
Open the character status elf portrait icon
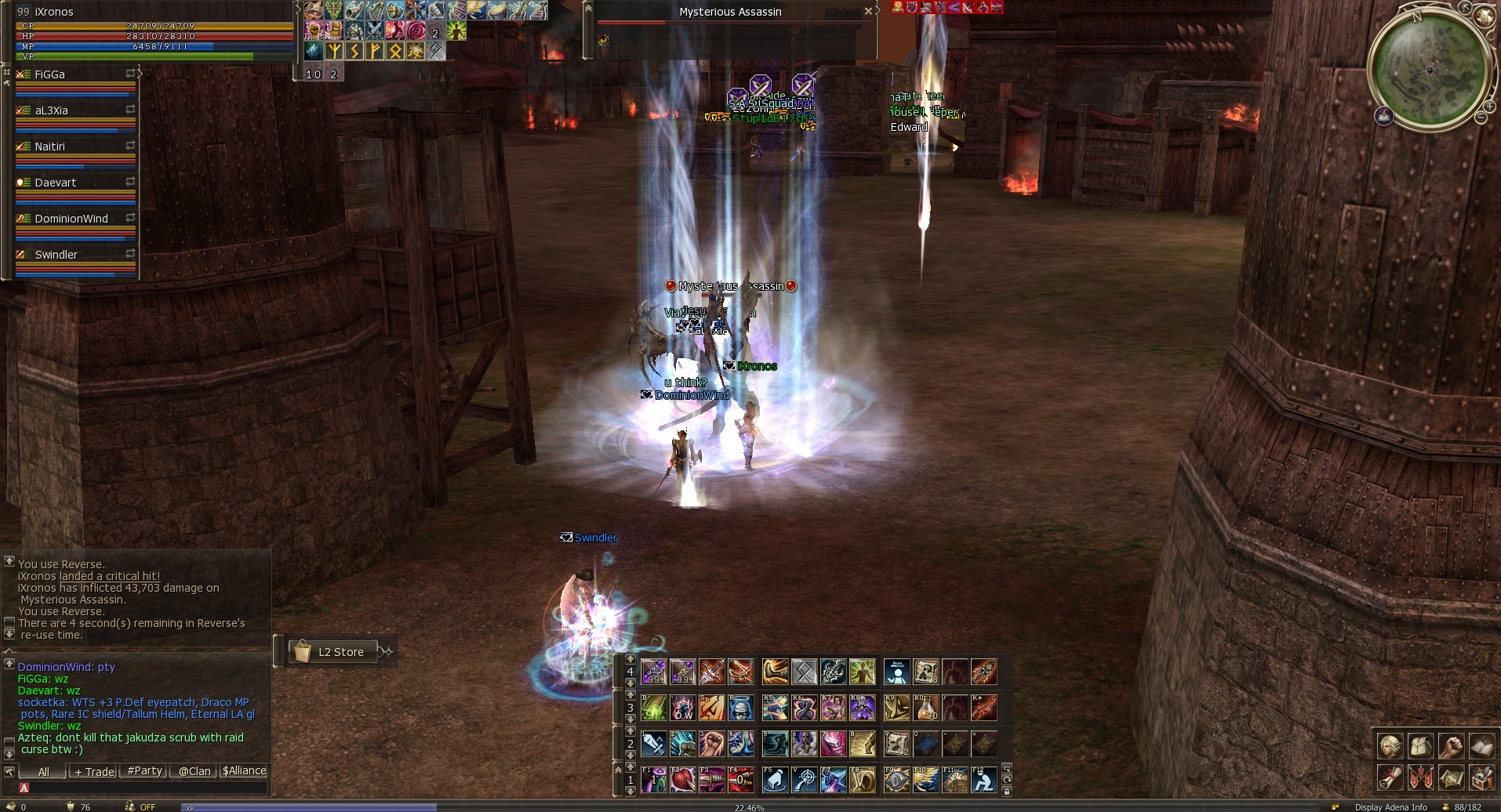pyautogui.click(x=1390, y=745)
